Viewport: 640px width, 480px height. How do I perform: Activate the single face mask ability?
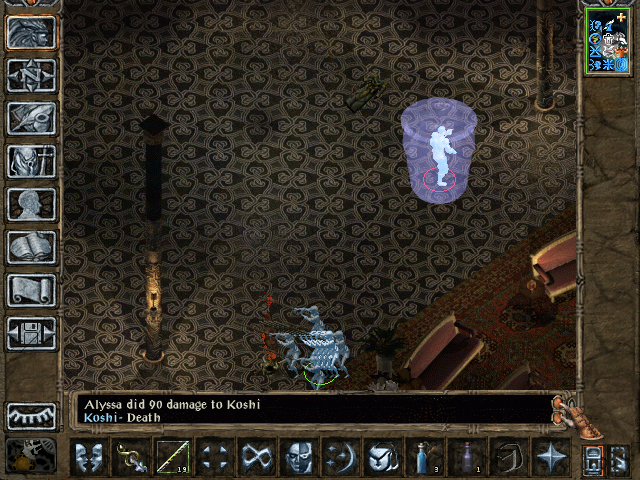[300, 458]
